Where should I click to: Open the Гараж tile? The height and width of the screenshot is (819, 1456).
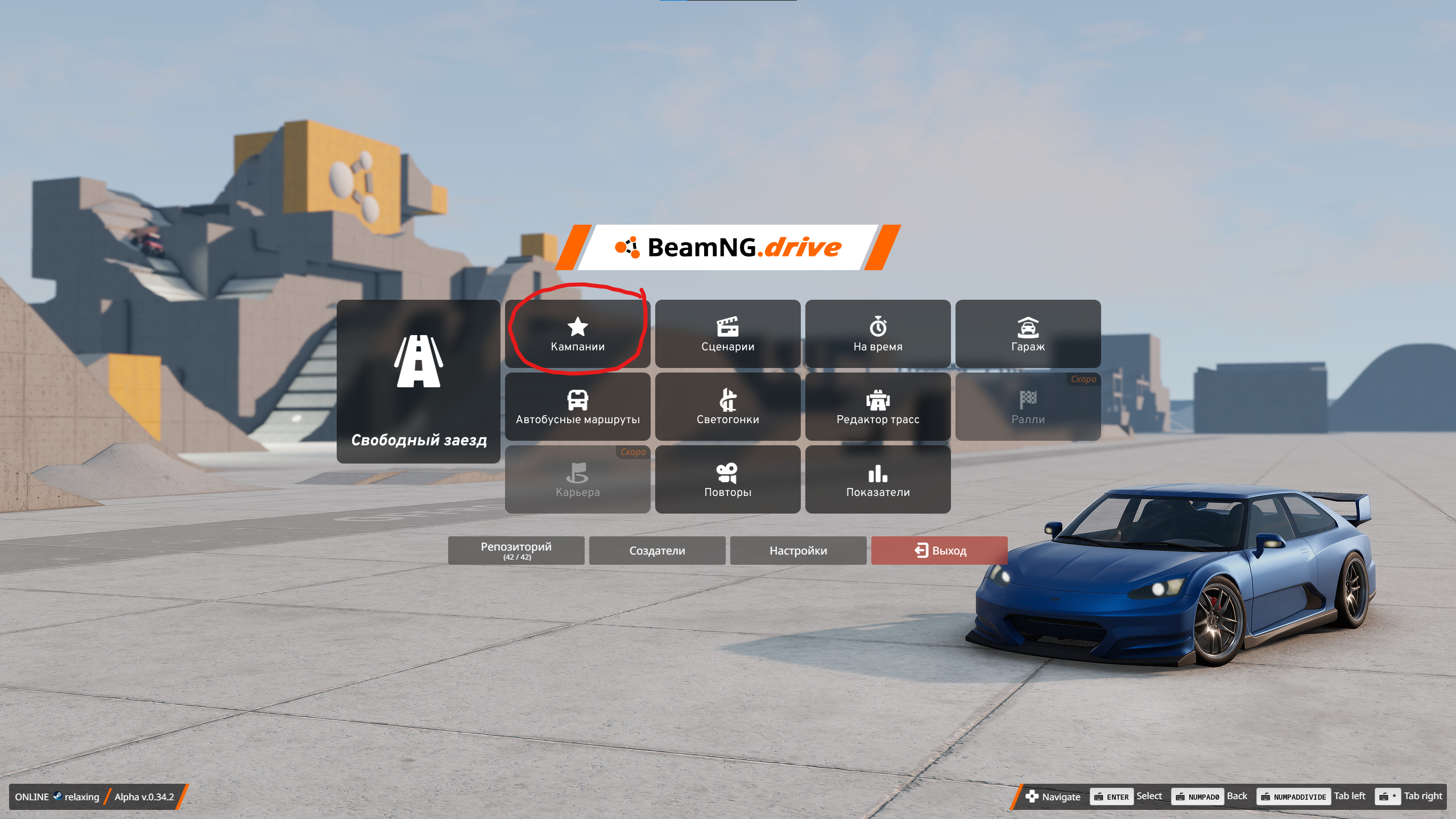(x=1028, y=334)
